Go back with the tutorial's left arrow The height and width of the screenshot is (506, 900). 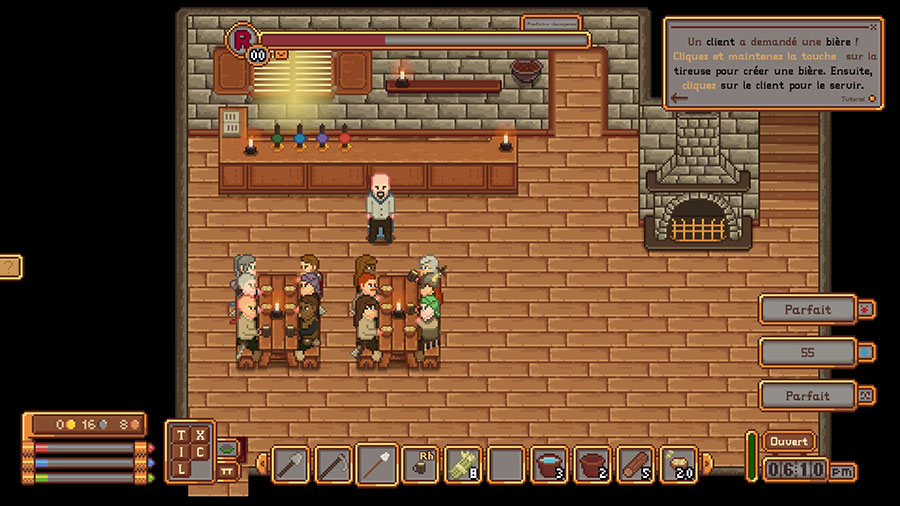[x=680, y=98]
